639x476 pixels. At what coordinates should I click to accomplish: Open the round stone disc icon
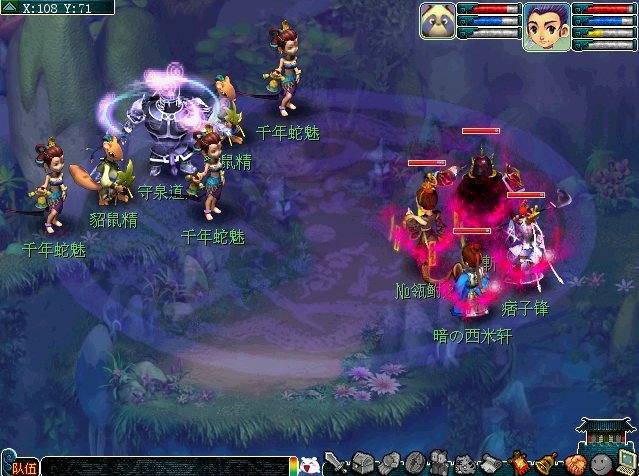click(x=414, y=464)
